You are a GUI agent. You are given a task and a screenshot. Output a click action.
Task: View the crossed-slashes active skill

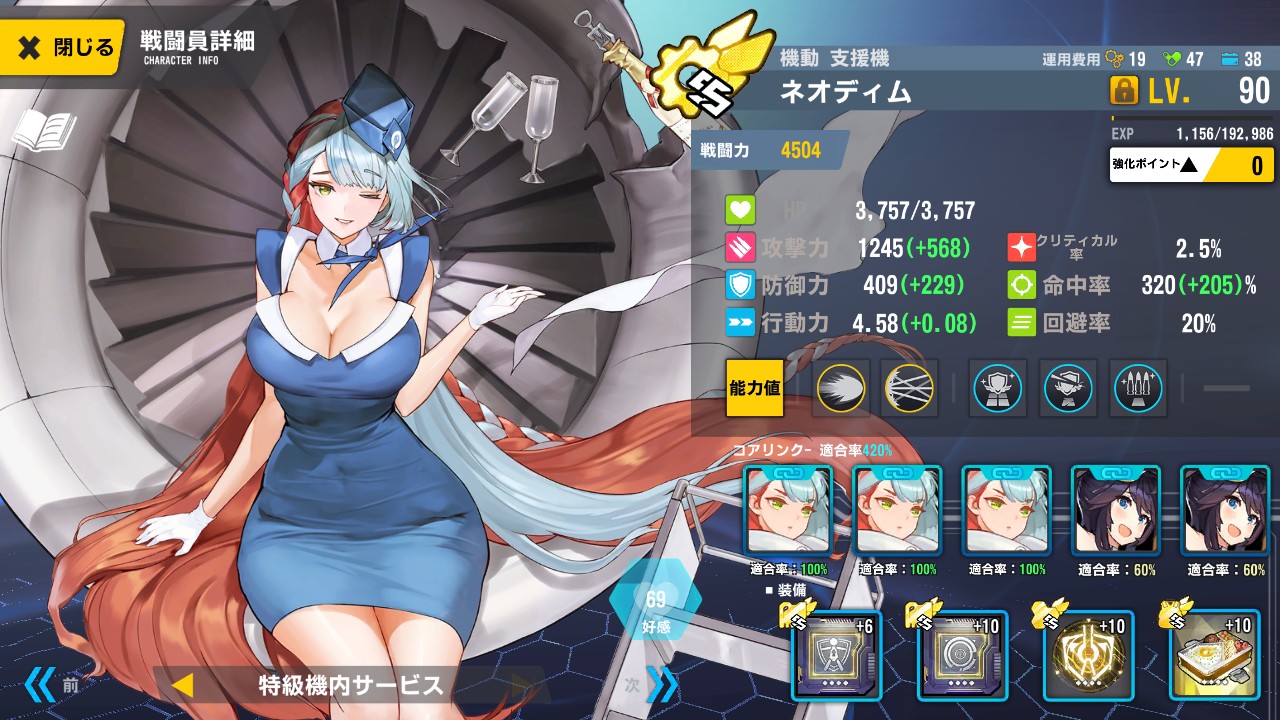(910, 388)
